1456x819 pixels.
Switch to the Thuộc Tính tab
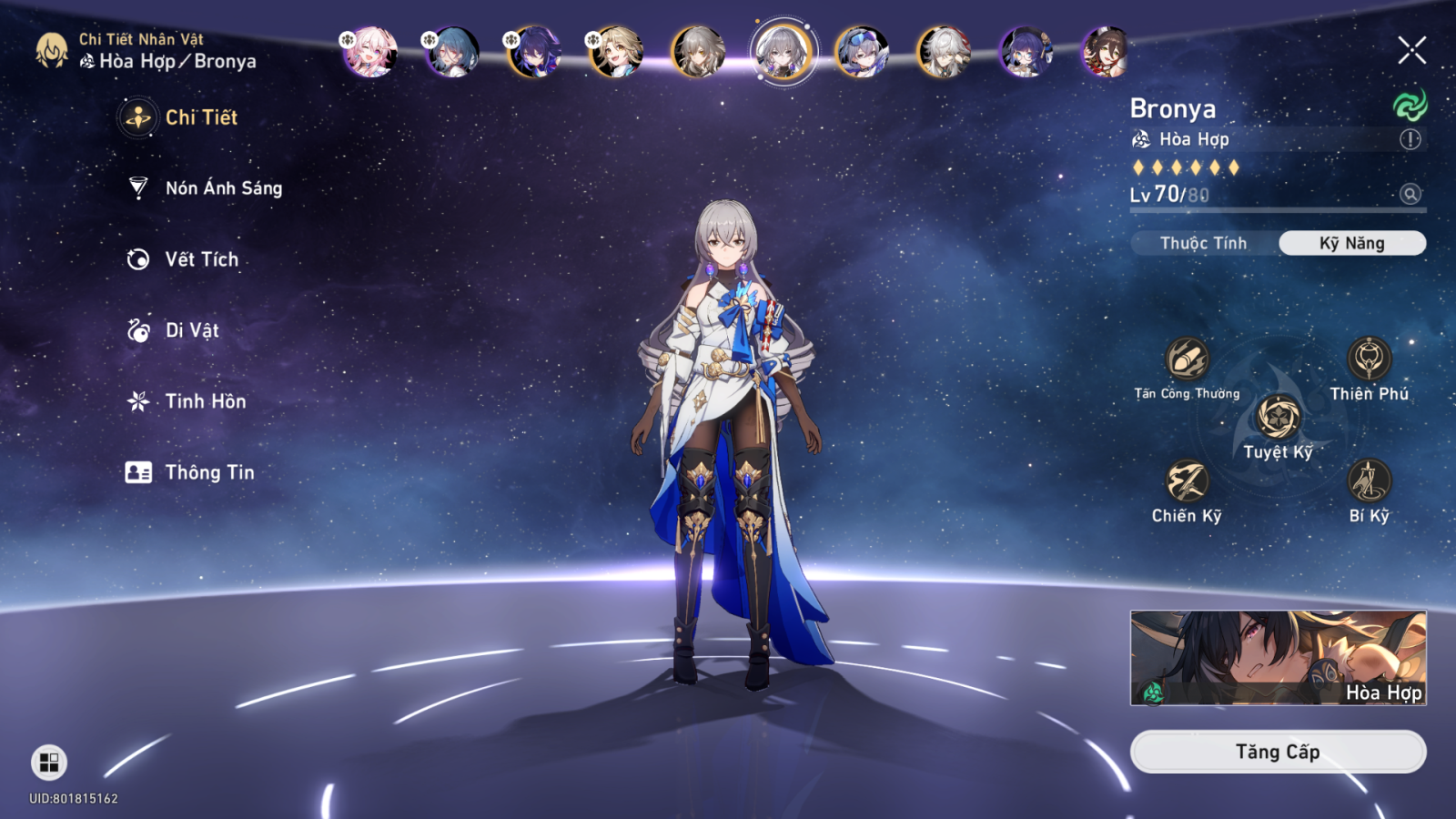pyautogui.click(x=1203, y=243)
